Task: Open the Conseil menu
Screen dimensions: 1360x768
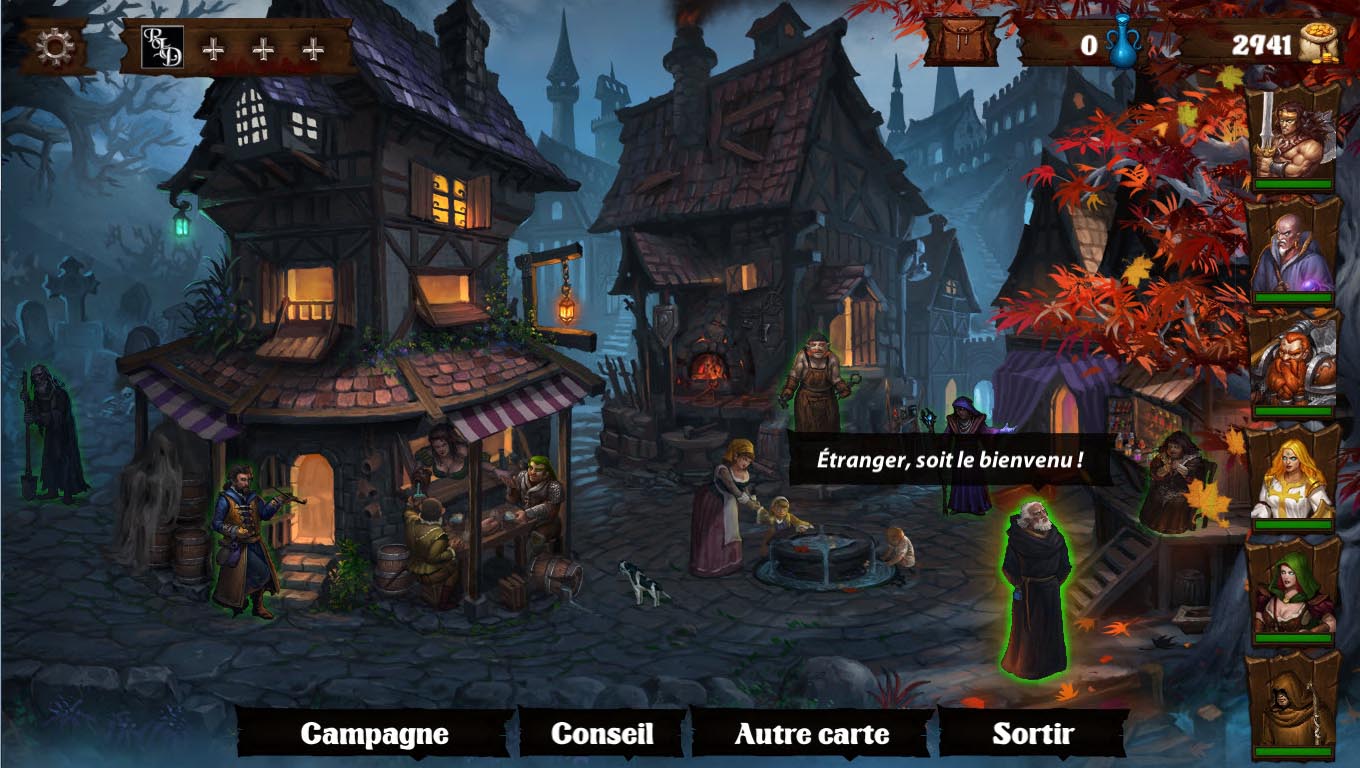Action: tap(602, 734)
